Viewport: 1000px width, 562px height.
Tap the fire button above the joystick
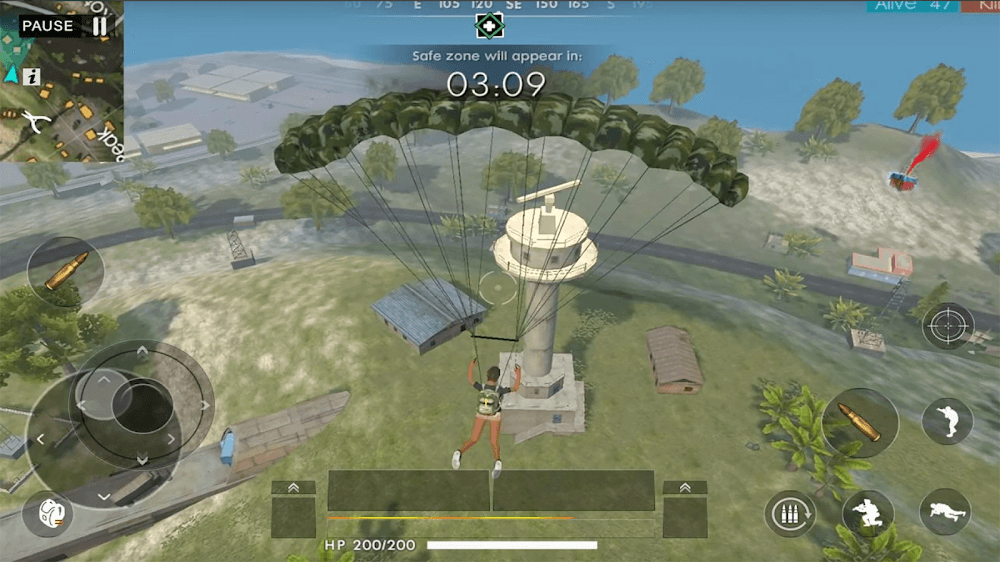pos(65,272)
